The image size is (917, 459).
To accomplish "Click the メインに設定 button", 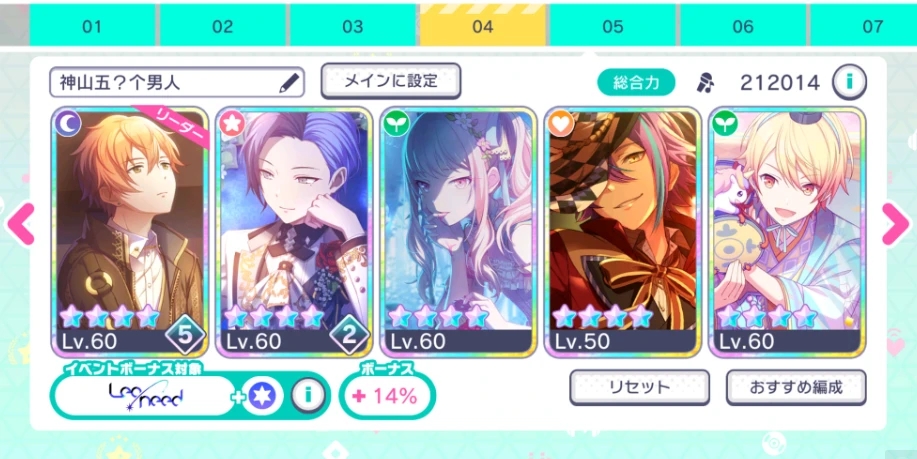I will (390, 81).
